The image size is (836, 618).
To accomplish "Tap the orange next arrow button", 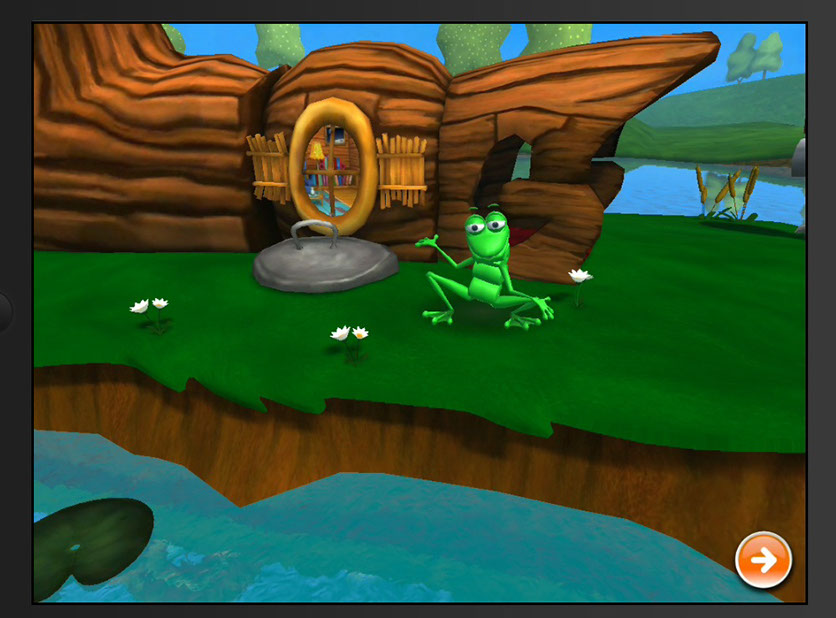I will click(x=763, y=560).
